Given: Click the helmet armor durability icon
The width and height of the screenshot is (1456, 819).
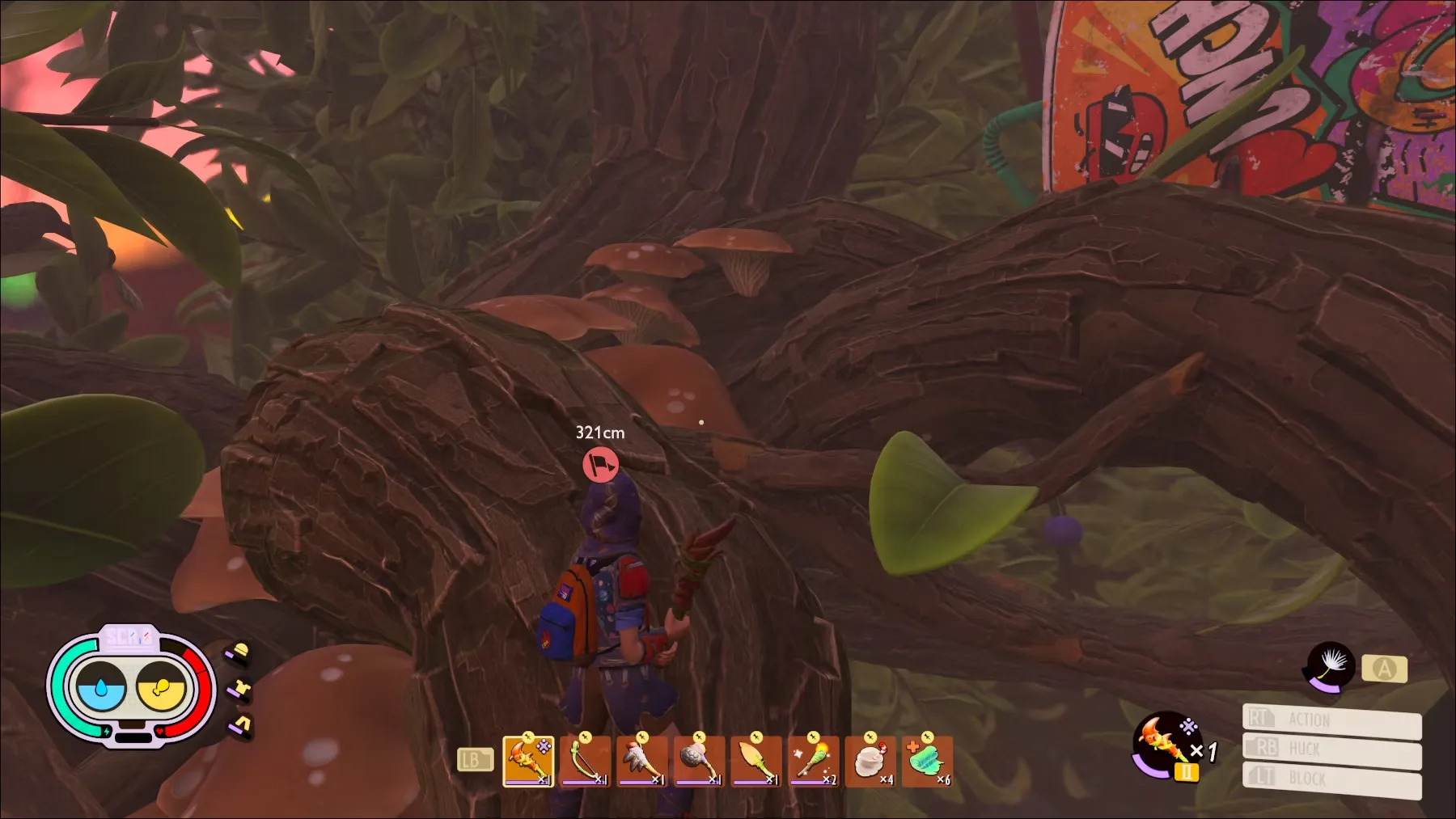Looking at the screenshot, I should pos(240,653).
